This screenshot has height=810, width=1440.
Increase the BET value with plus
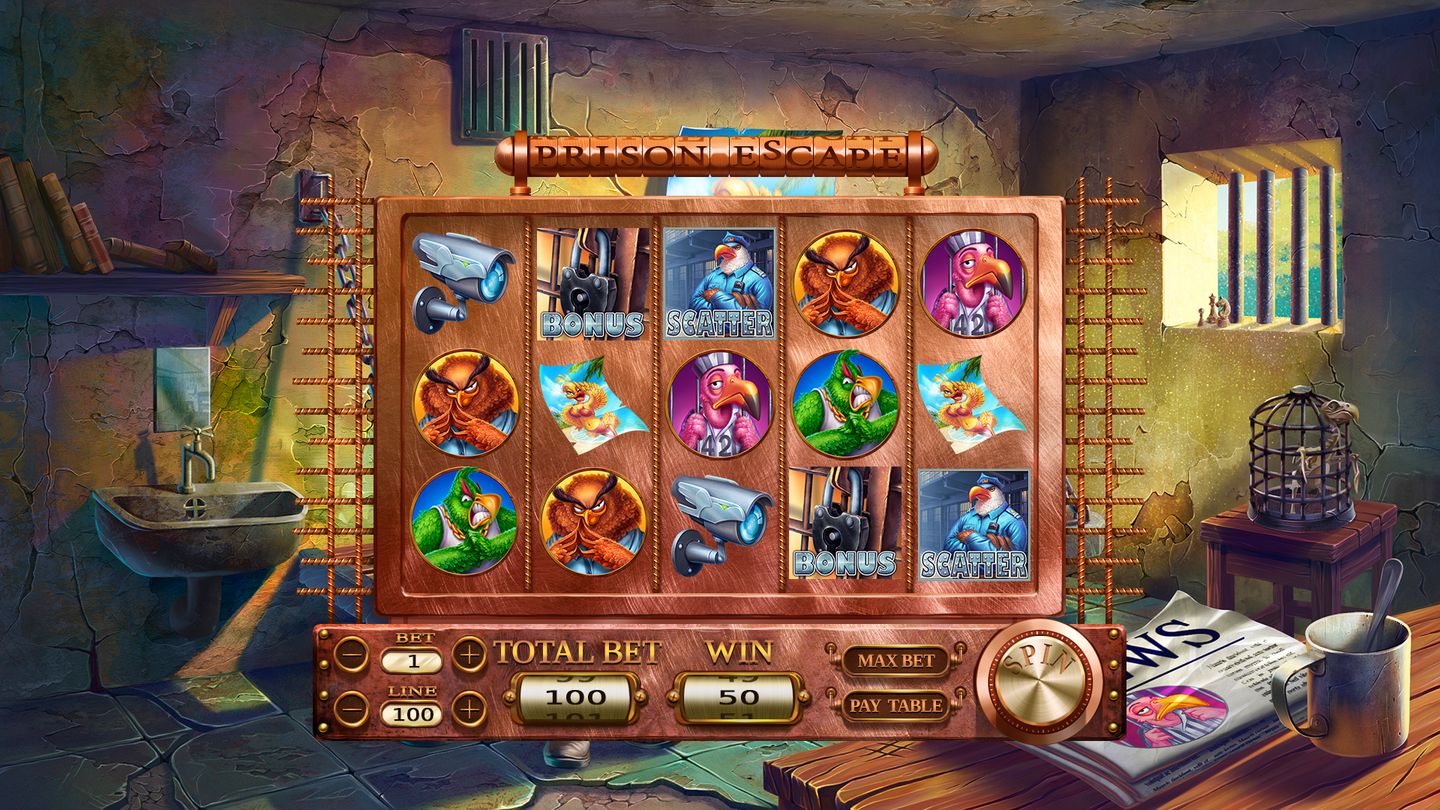pyautogui.click(x=469, y=655)
